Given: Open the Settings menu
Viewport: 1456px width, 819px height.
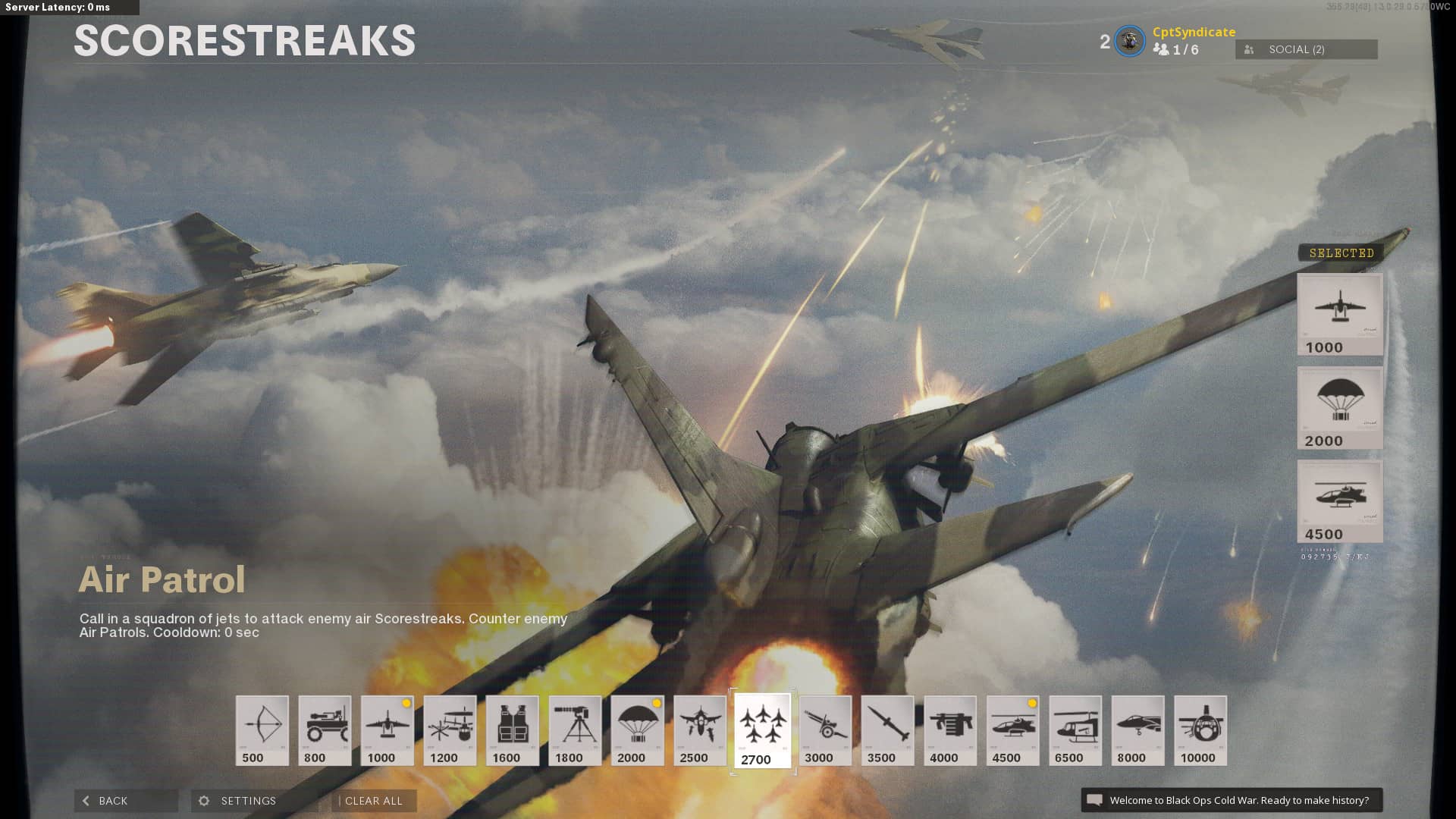Looking at the screenshot, I should pyautogui.click(x=248, y=801).
